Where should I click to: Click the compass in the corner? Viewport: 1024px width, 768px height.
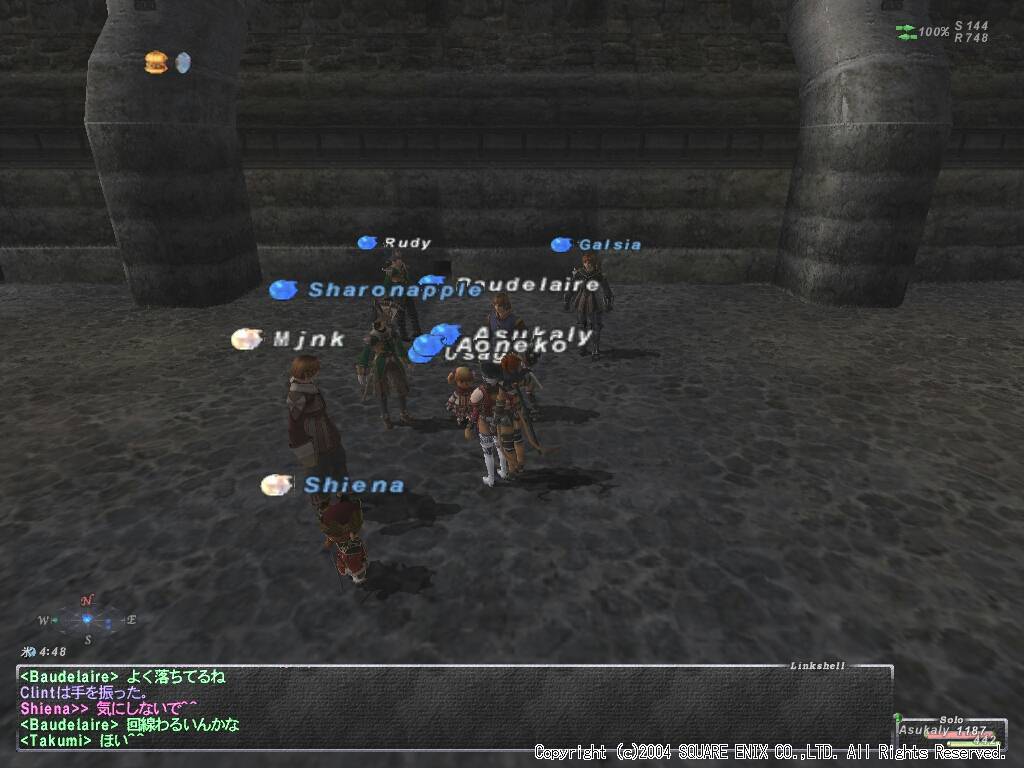coord(87,620)
